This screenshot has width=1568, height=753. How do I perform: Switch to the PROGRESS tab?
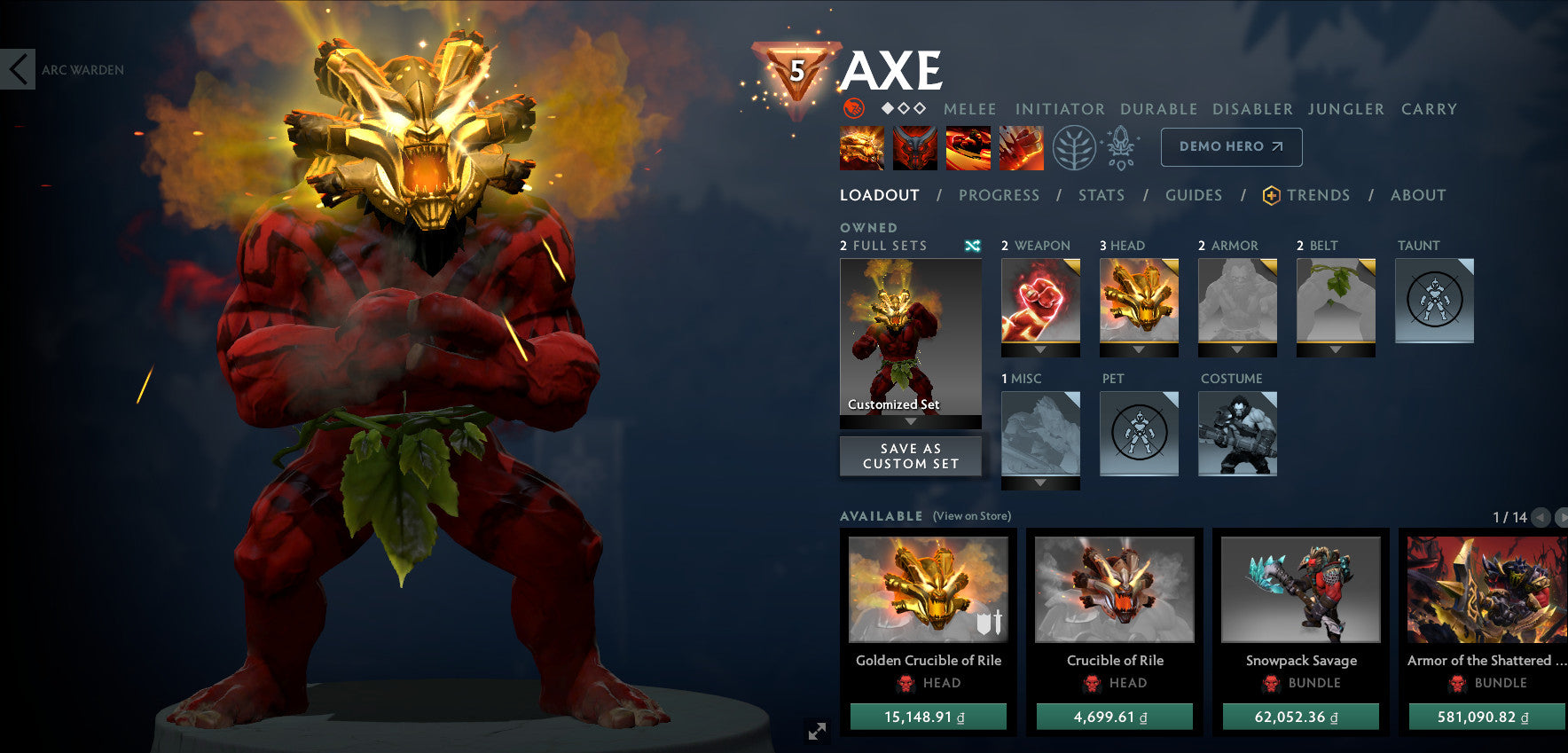(x=999, y=195)
